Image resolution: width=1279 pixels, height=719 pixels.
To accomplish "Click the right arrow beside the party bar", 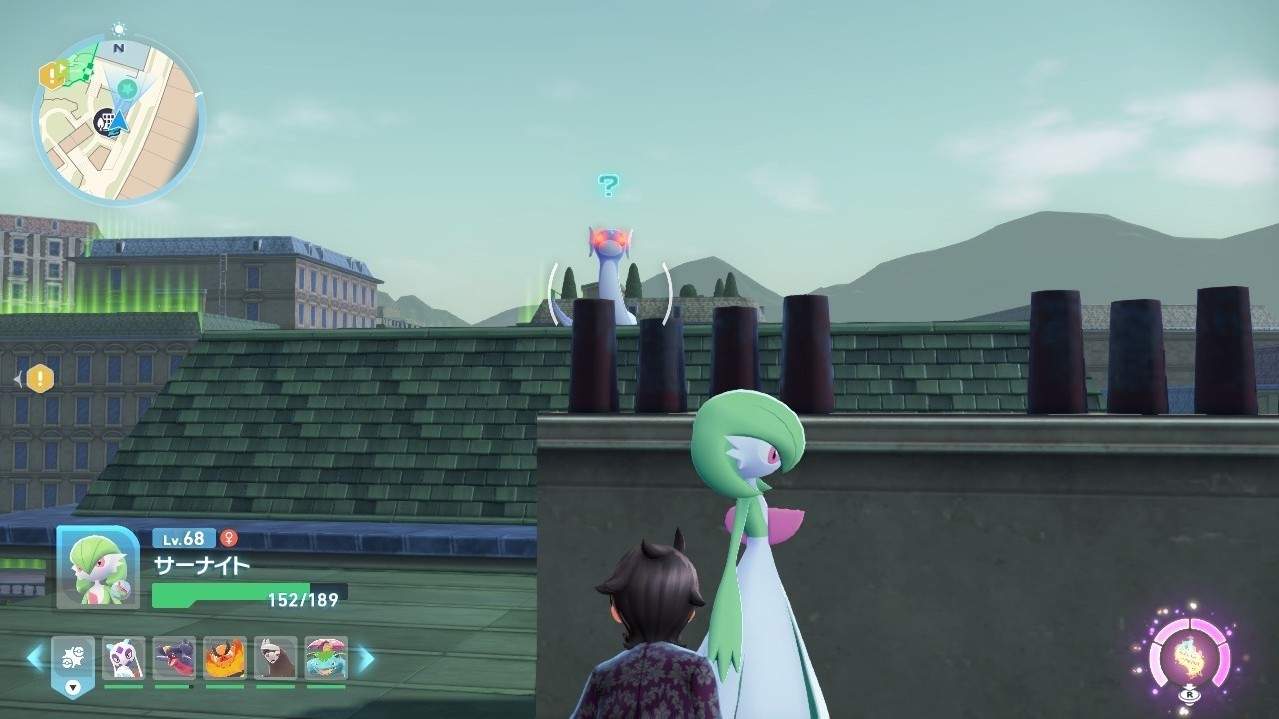I will coord(366,658).
